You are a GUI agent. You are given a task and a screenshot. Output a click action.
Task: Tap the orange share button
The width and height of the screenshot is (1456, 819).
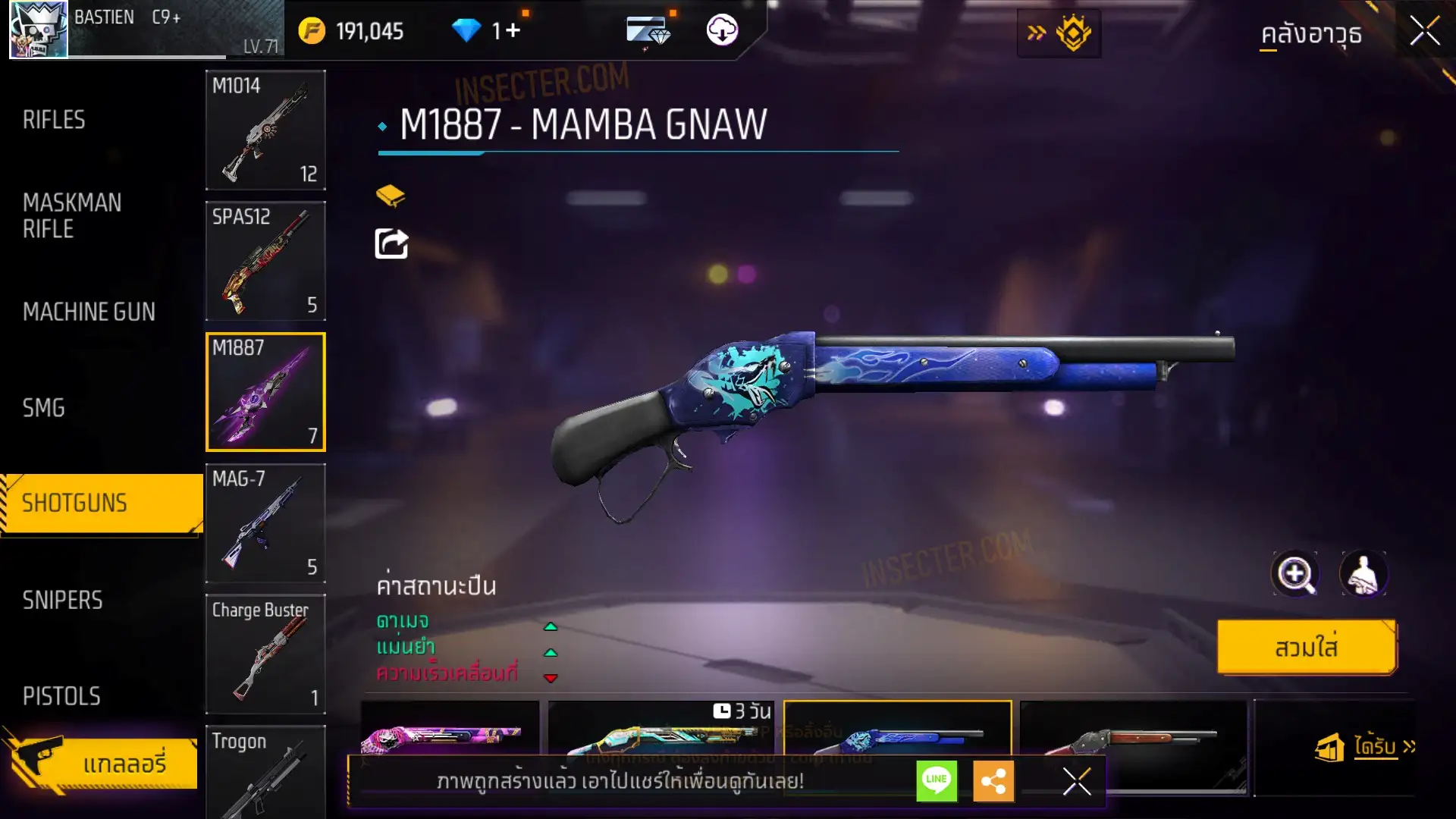click(x=993, y=780)
